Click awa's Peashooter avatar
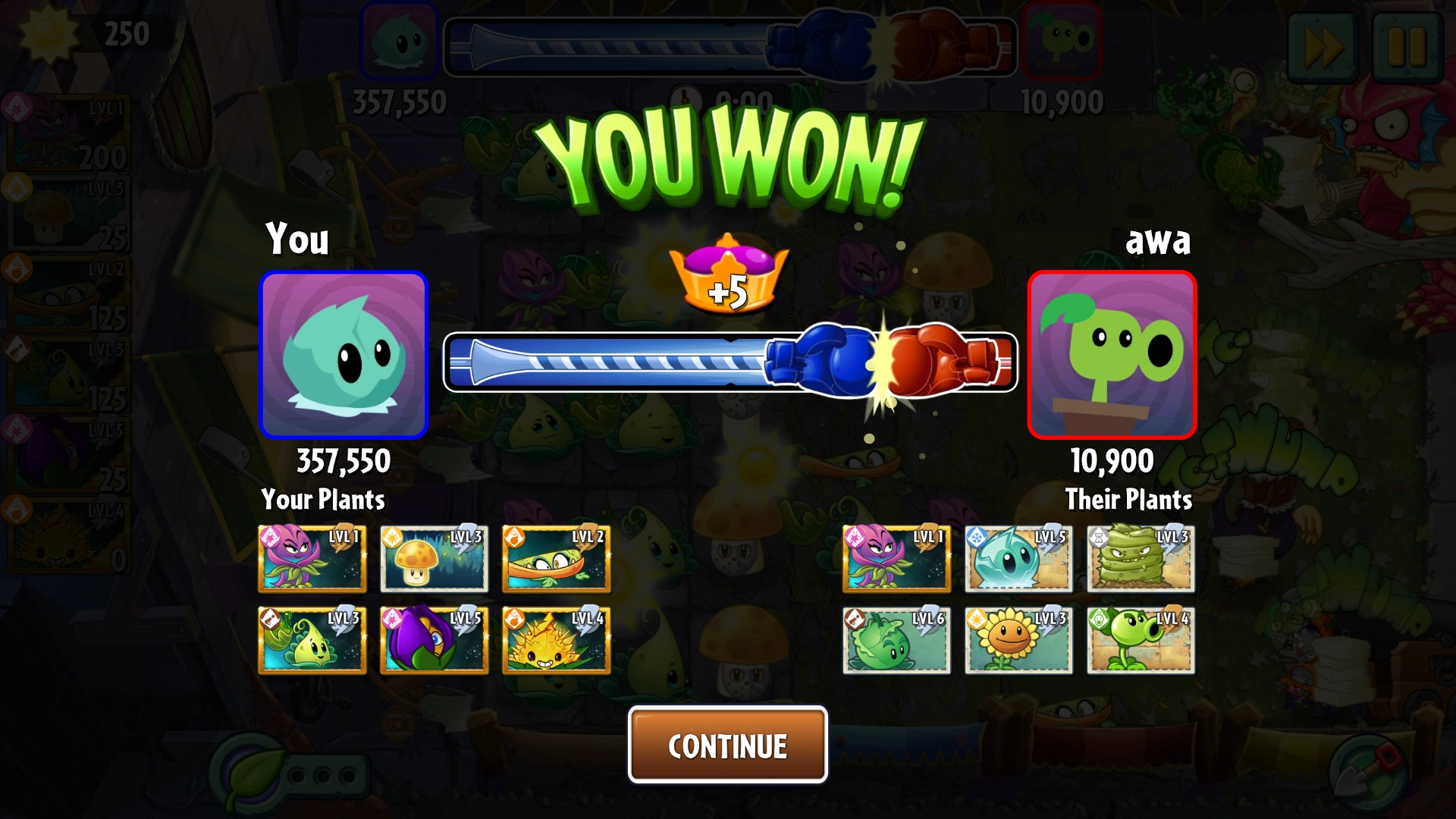Viewport: 1456px width, 819px height. tap(1111, 355)
